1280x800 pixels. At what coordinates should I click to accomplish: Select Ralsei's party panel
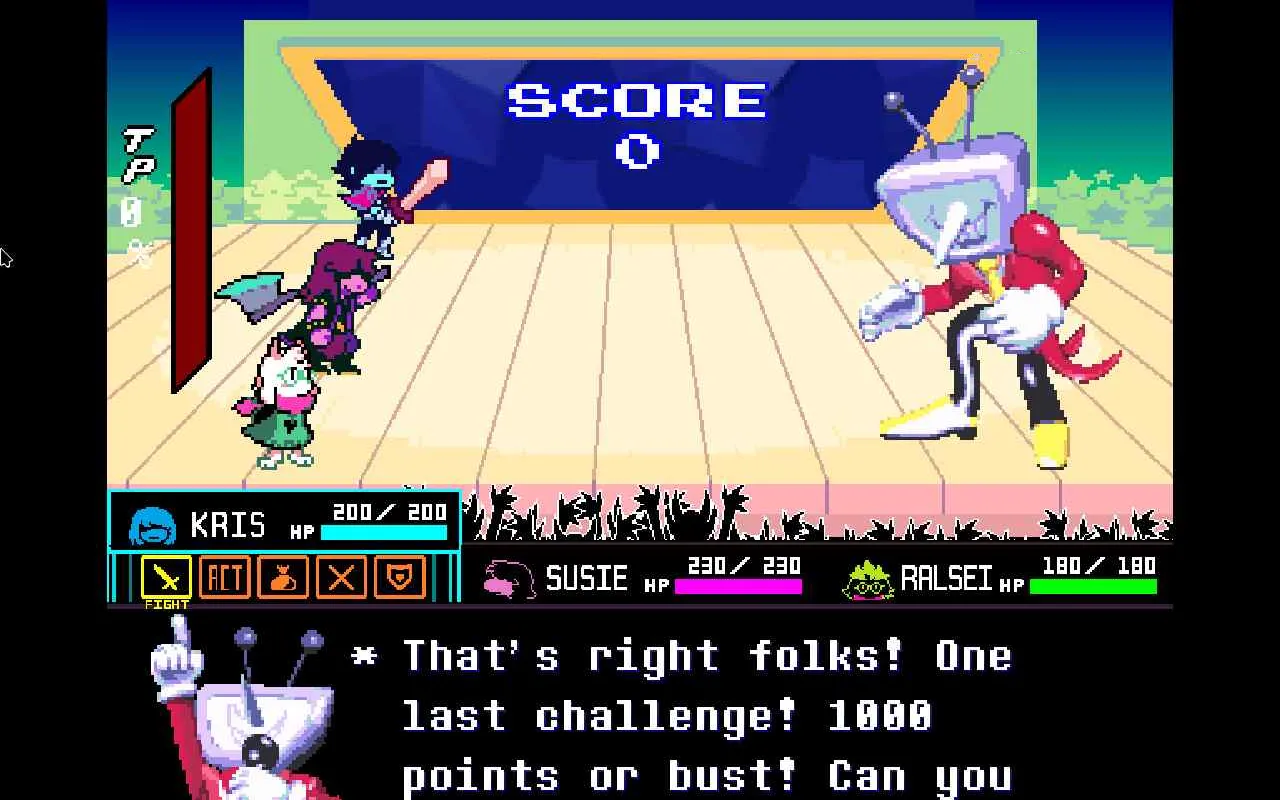pyautogui.click(x=998, y=578)
